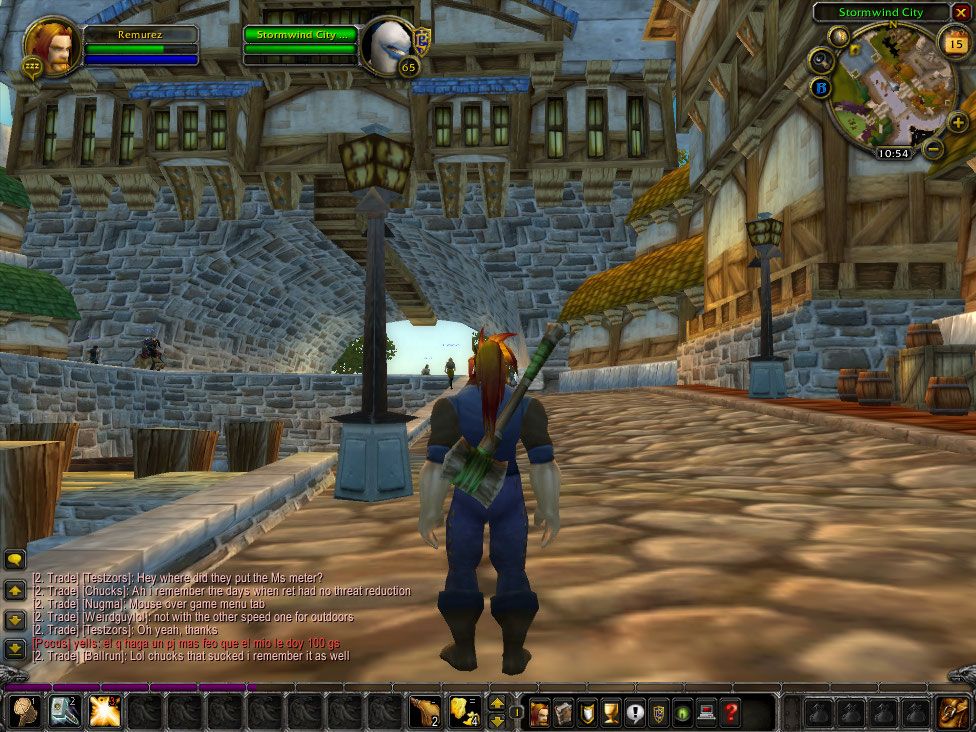Open the game menu computer icon
The width and height of the screenshot is (976, 732).
(708, 713)
